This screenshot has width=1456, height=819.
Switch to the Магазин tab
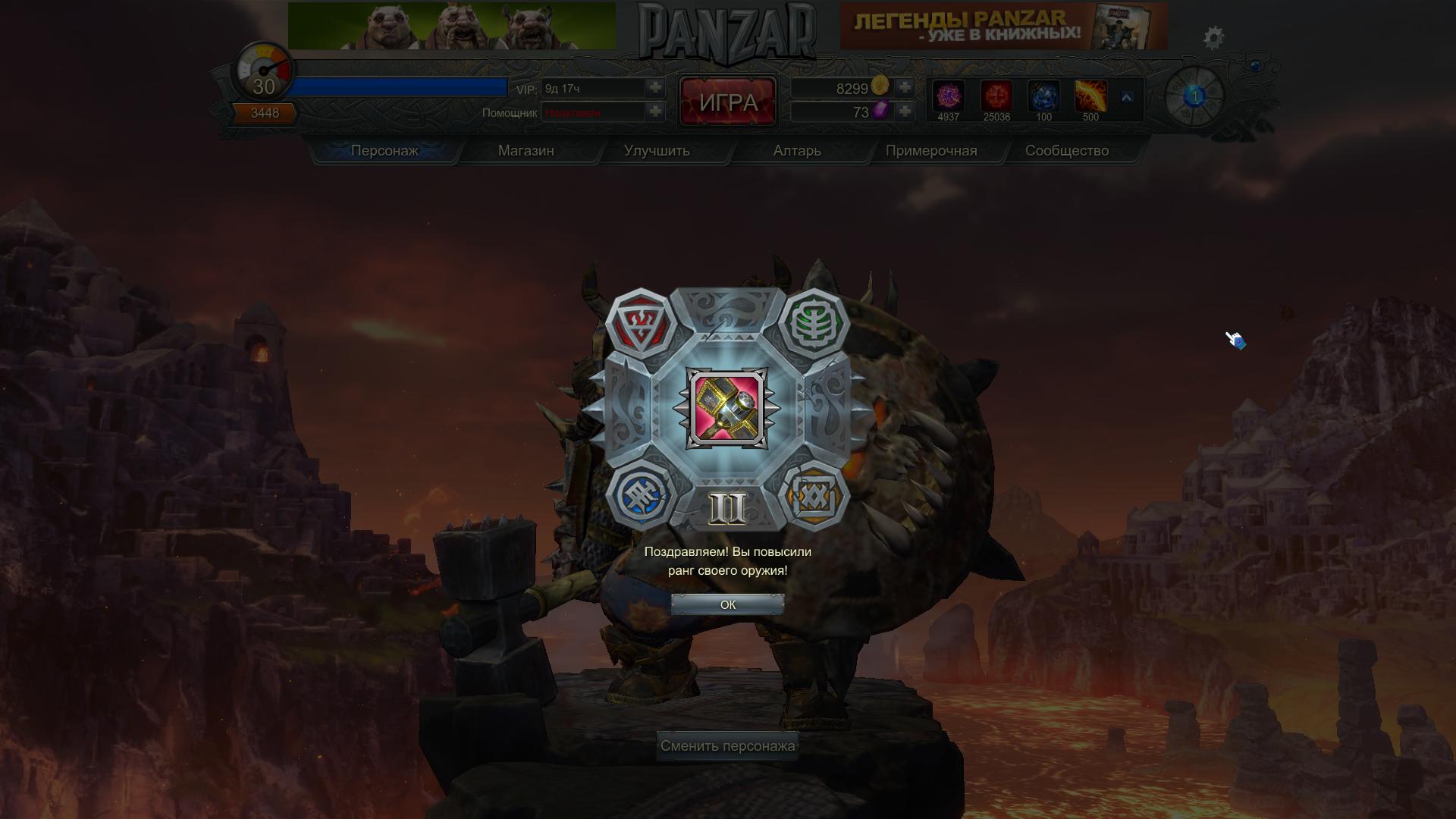526,151
